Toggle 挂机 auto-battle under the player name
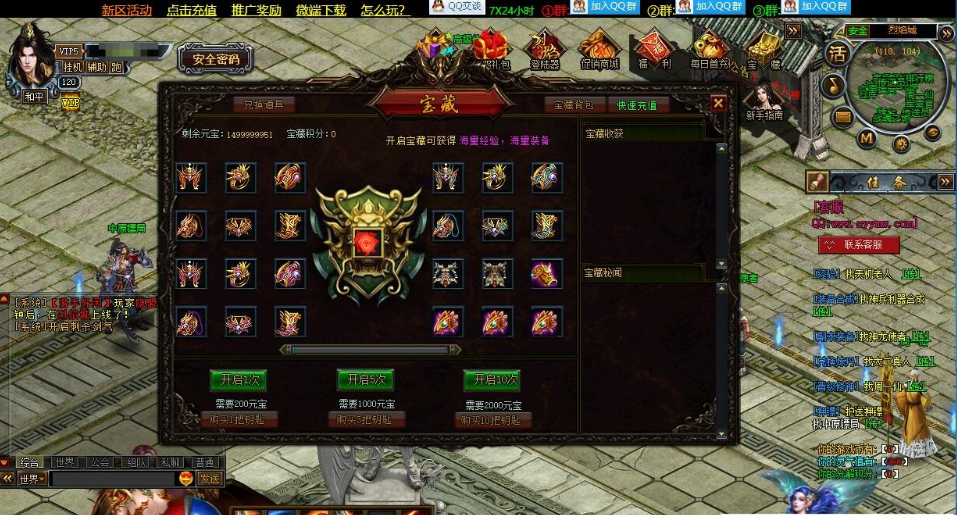 [73, 67]
